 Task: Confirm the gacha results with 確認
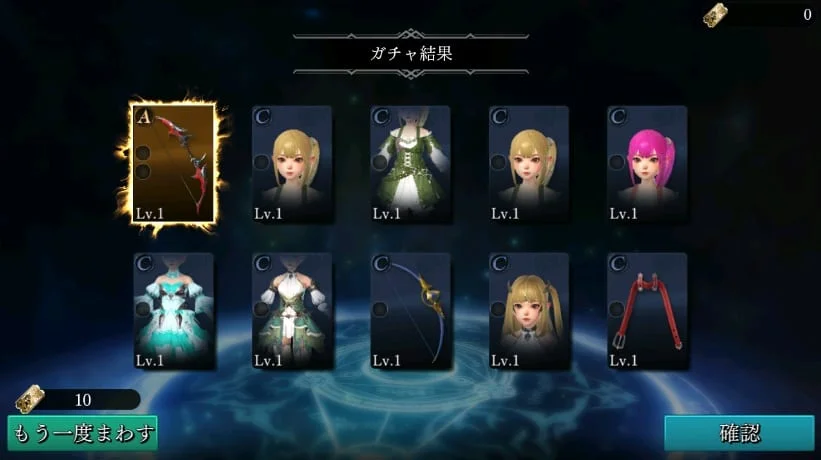(x=739, y=433)
